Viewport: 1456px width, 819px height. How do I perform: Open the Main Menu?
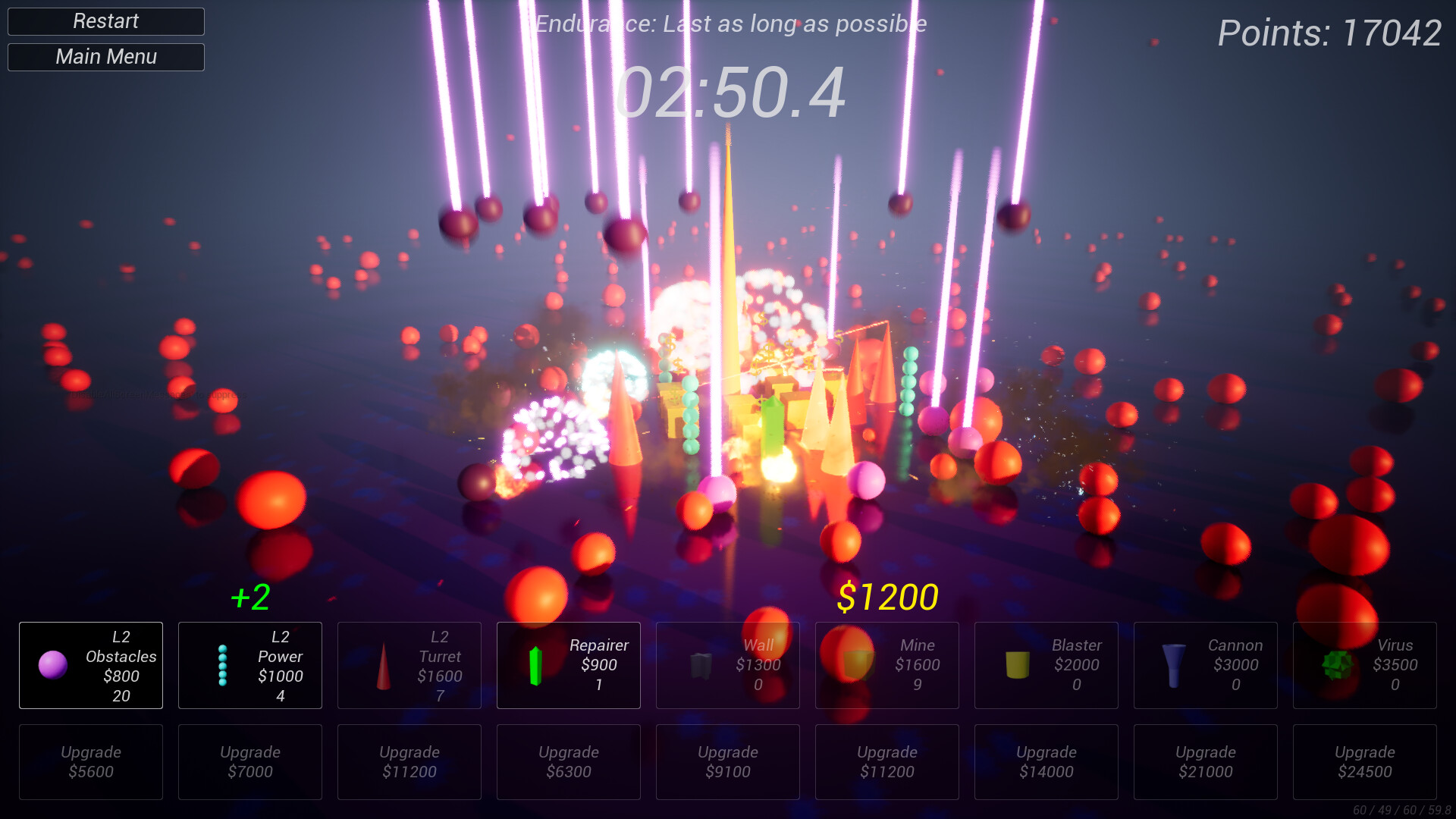(105, 56)
